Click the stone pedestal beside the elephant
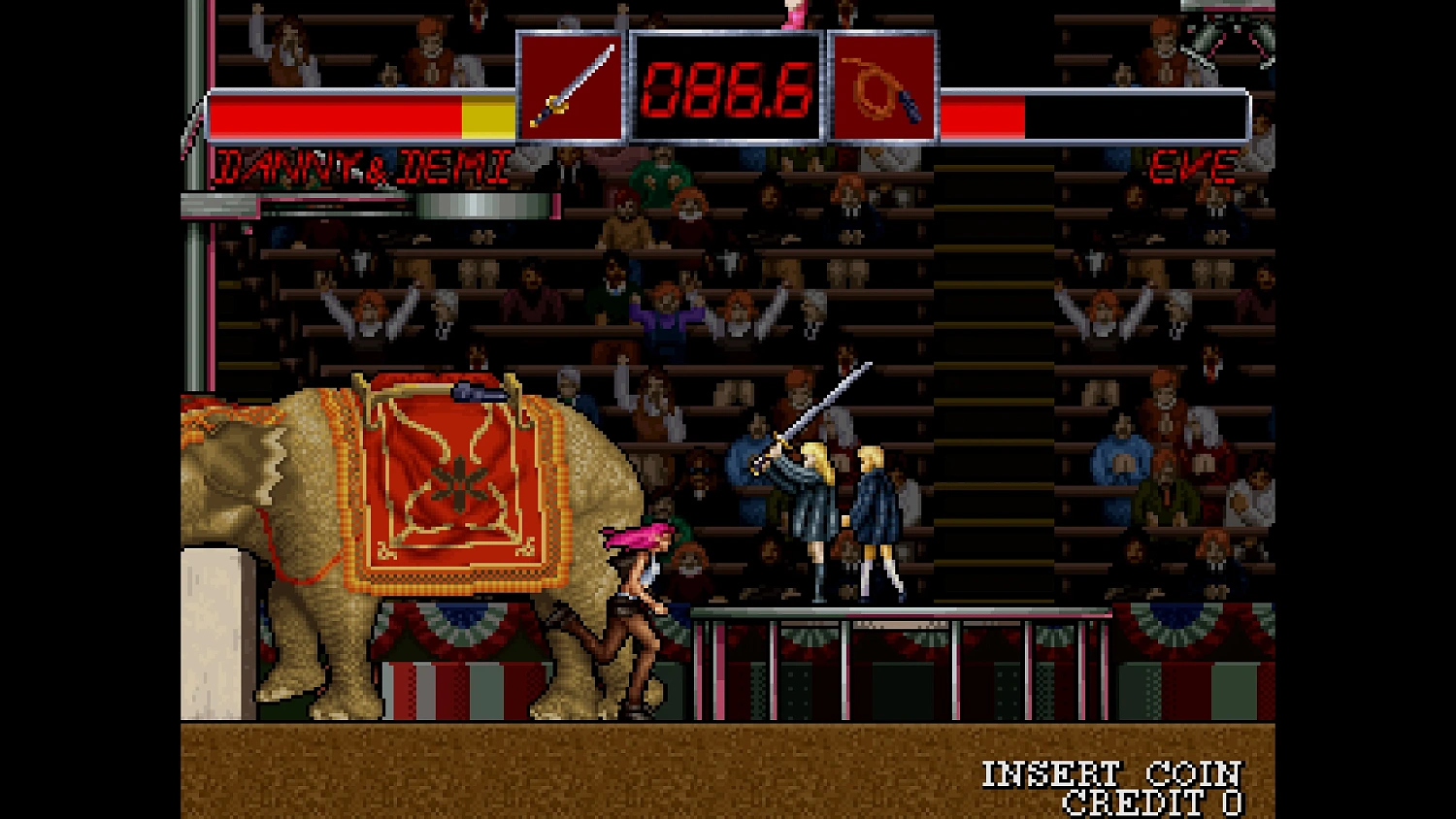 click(212, 631)
